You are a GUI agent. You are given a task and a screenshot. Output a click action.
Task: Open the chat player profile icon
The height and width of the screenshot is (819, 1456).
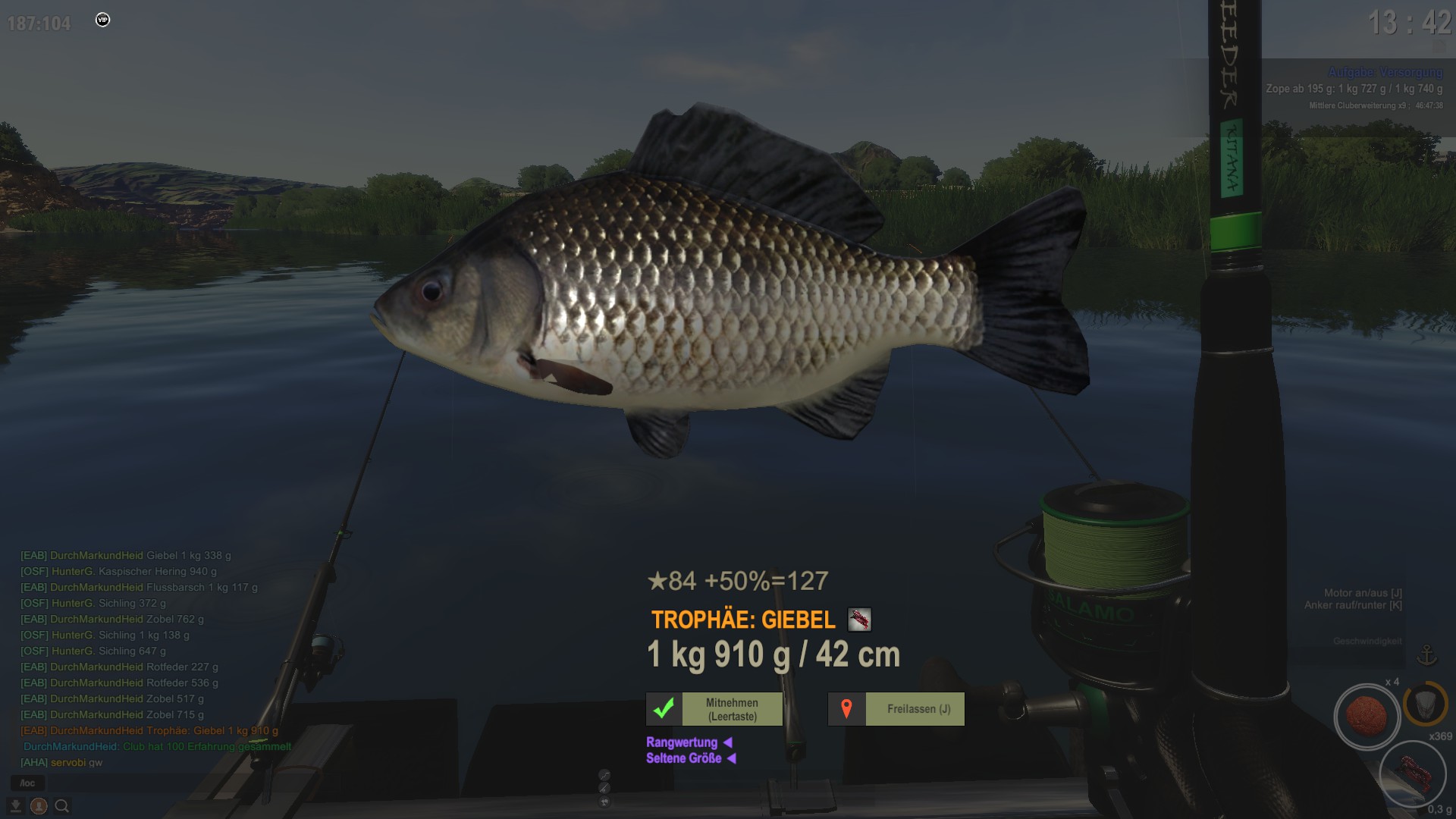point(39,806)
